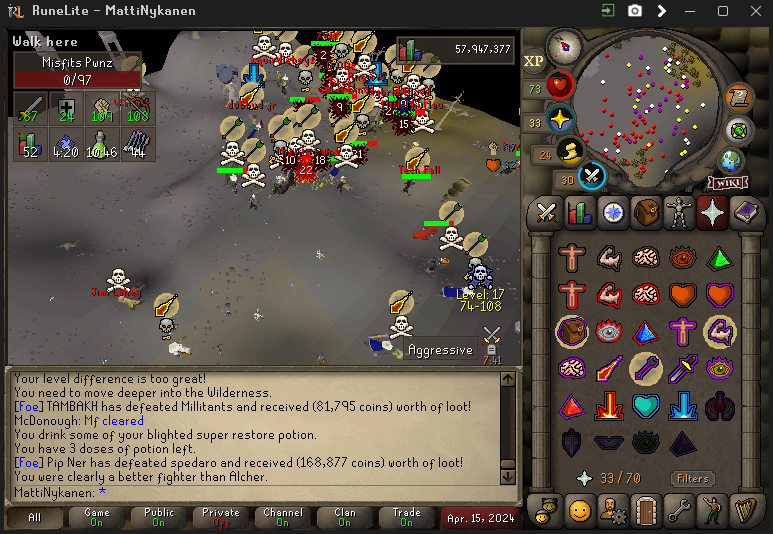Show the Worn Equipment tab

pos(679,212)
